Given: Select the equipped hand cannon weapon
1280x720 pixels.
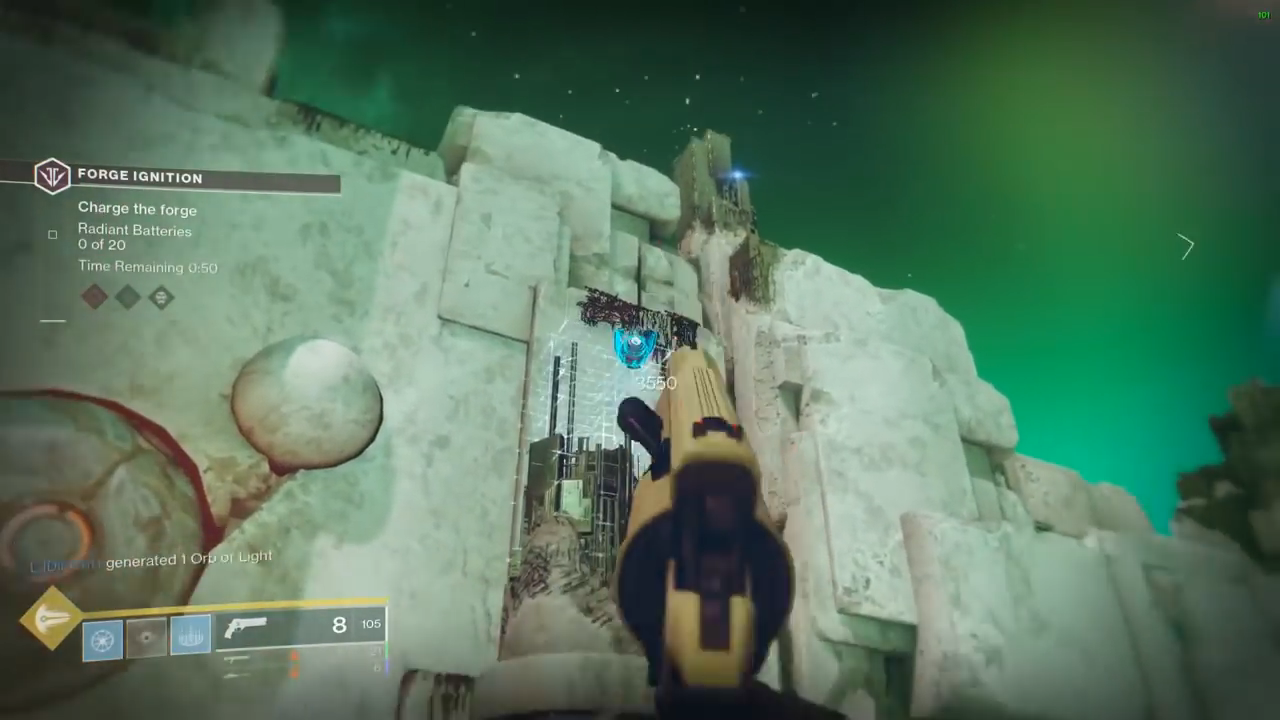Looking at the screenshot, I should [x=246, y=627].
